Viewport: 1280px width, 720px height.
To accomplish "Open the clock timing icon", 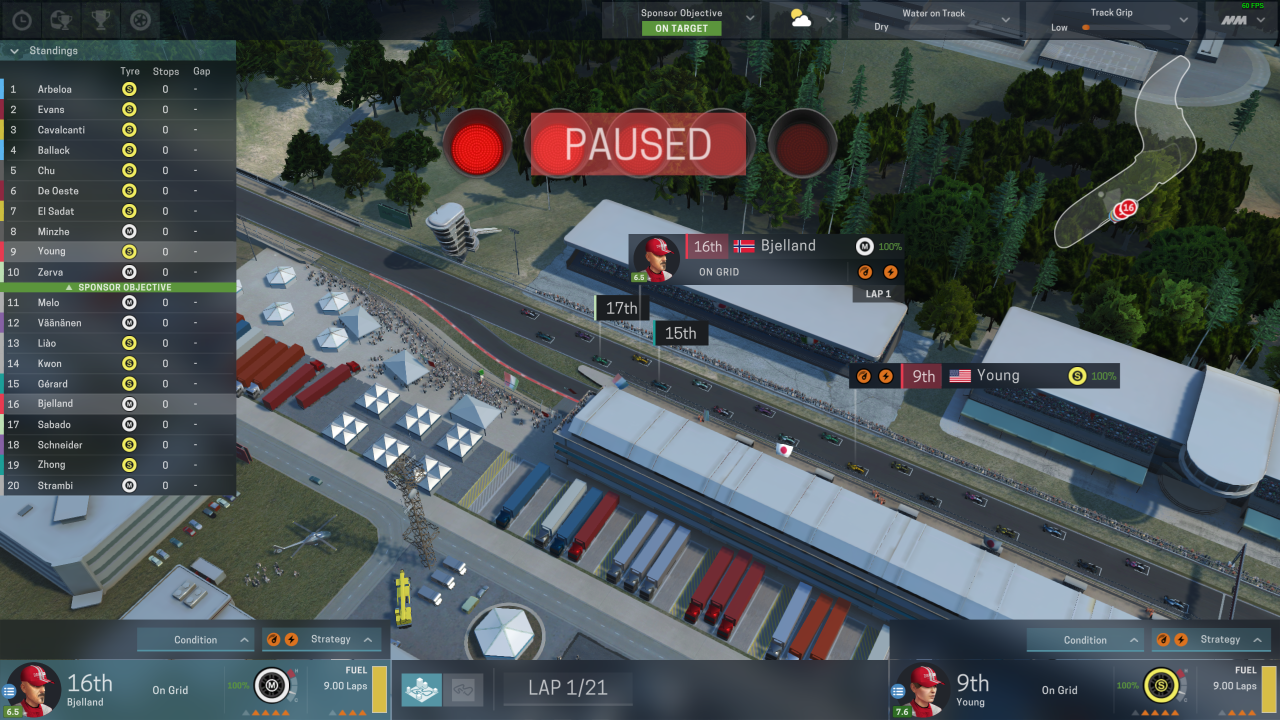I will 22,19.
